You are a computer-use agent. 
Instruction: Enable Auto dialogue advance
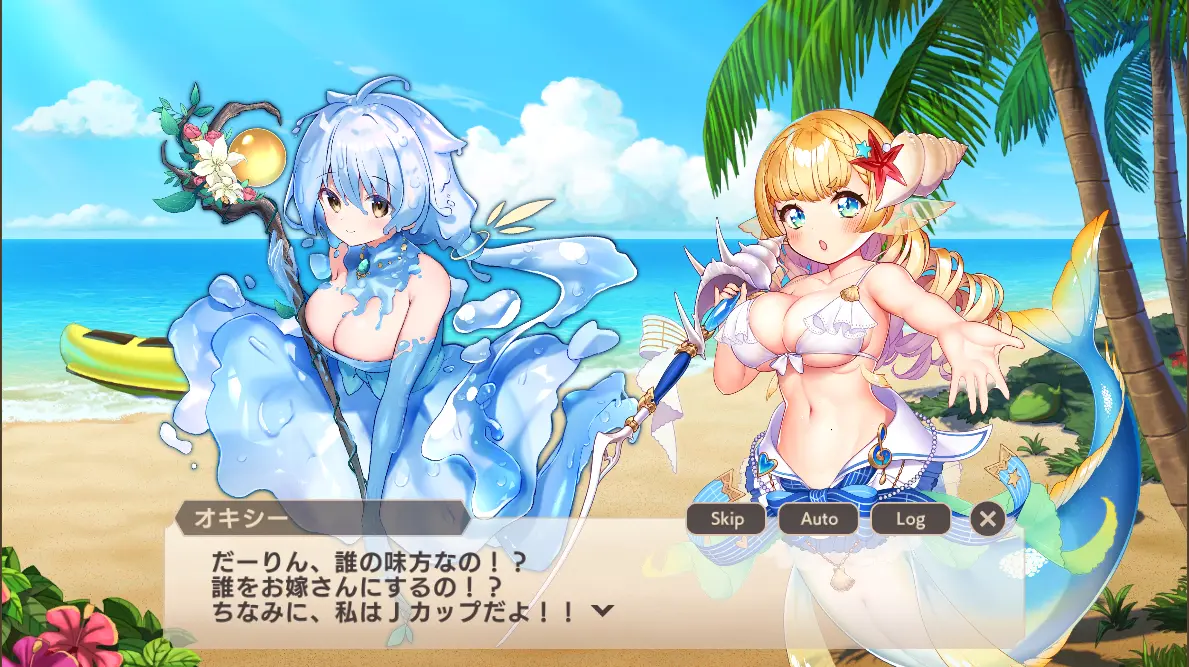818,518
